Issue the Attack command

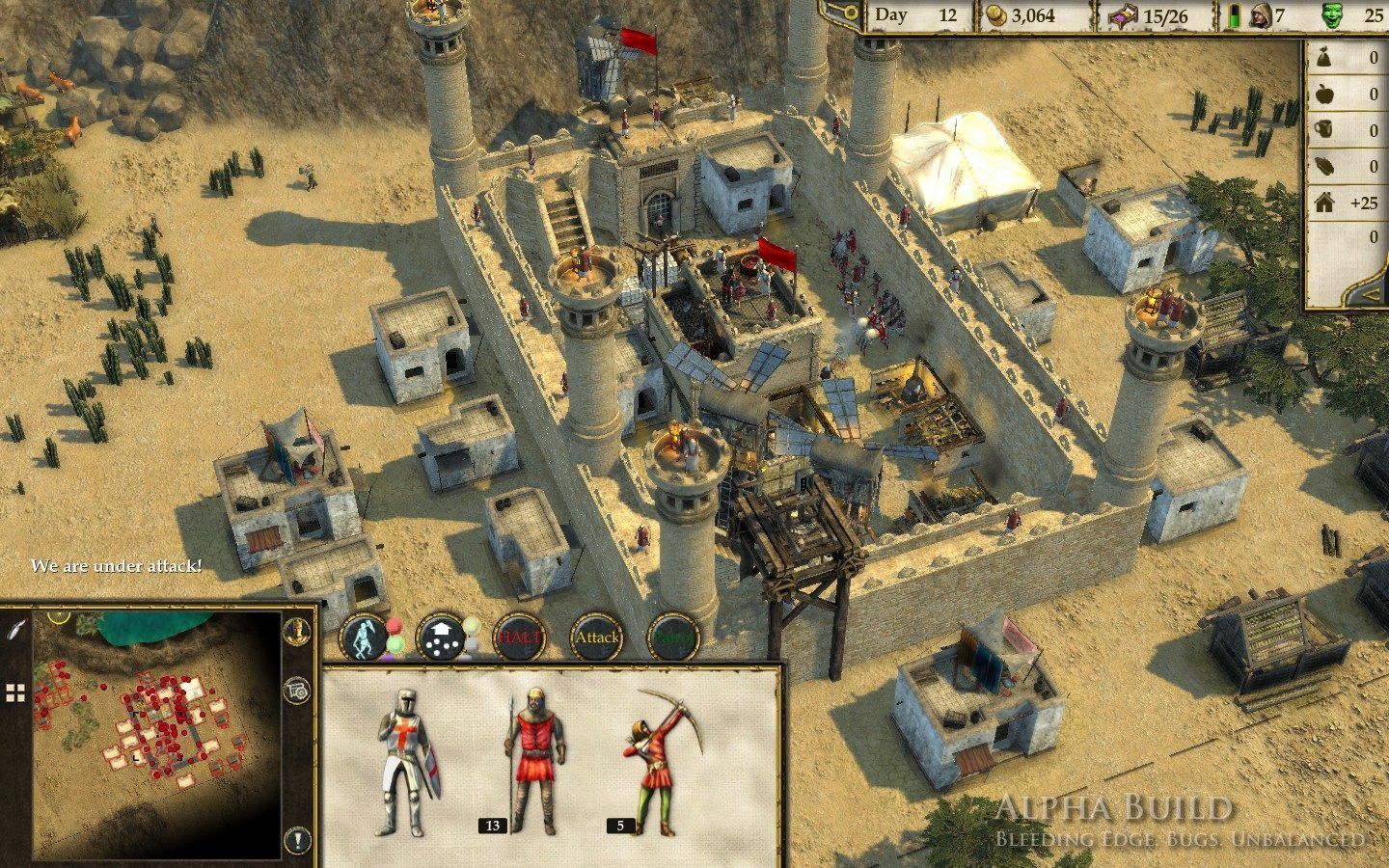[596, 637]
